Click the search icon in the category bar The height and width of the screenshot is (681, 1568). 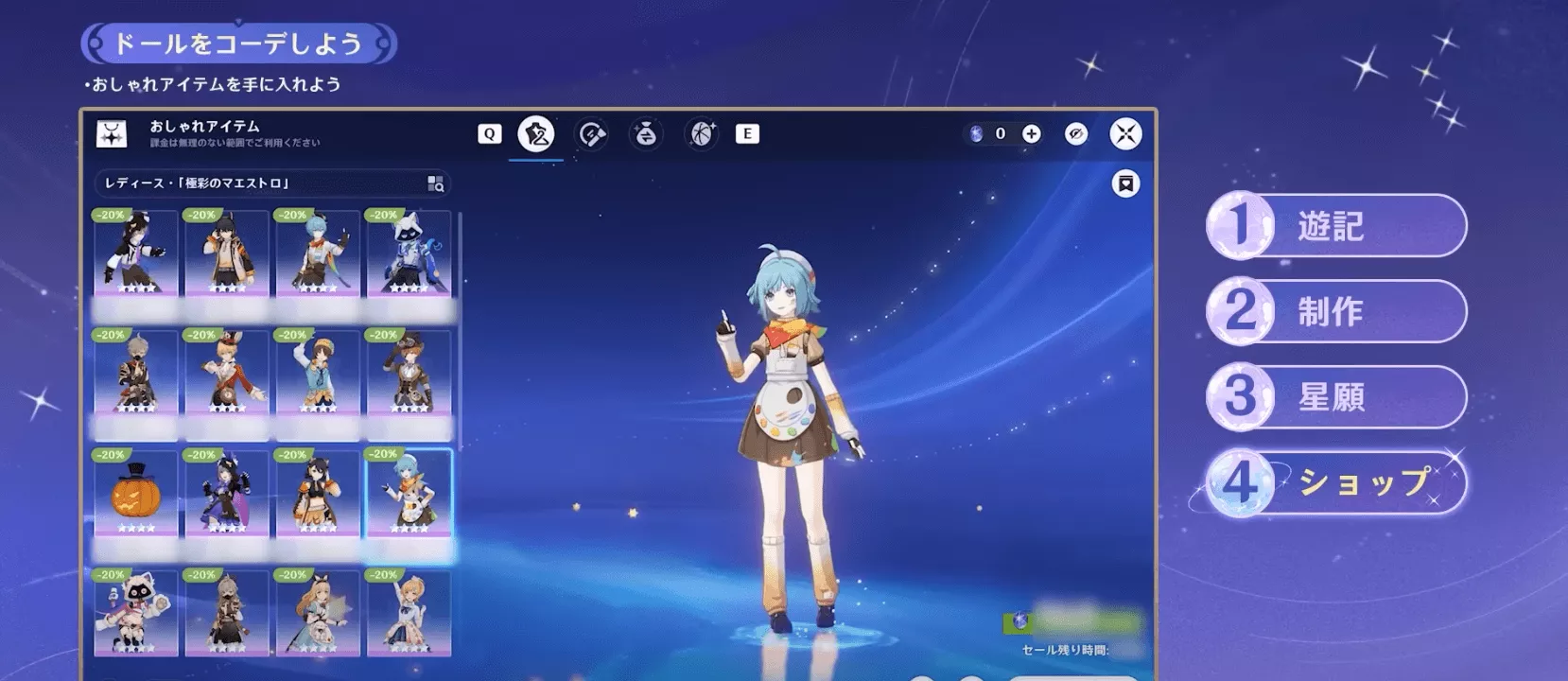tap(433, 182)
